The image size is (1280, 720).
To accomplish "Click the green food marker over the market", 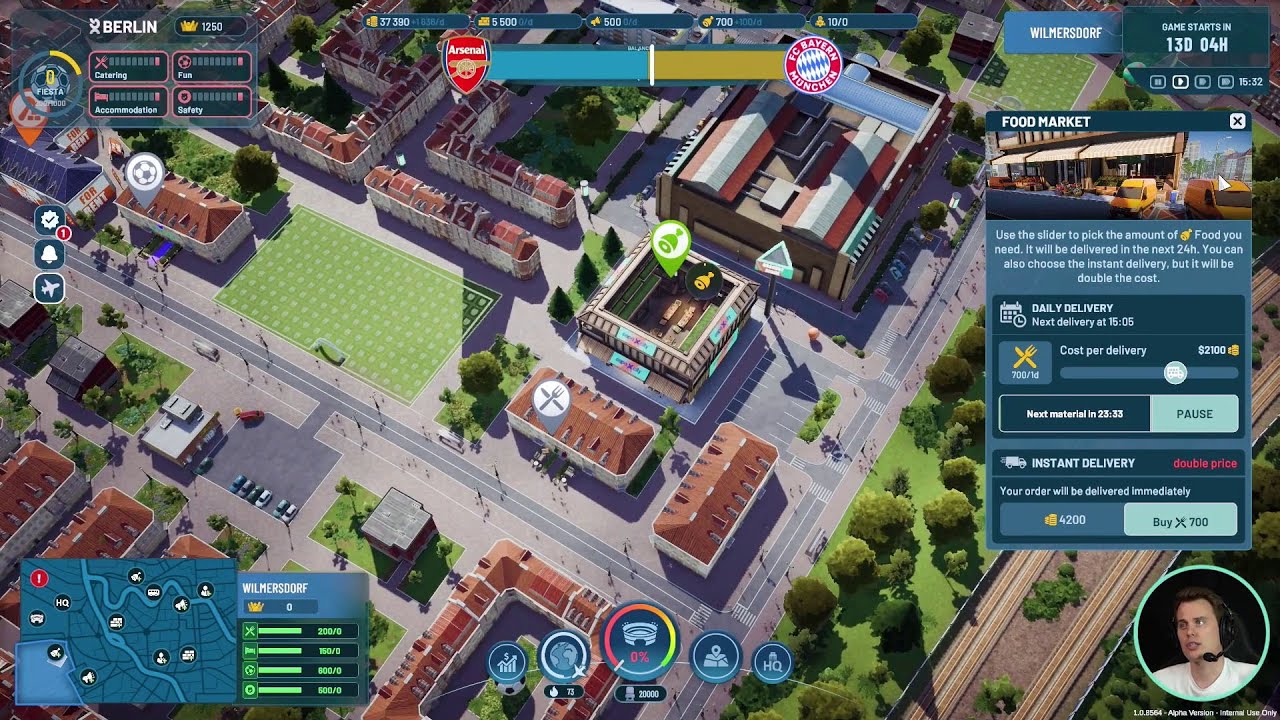I will click(x=669, y=243).
